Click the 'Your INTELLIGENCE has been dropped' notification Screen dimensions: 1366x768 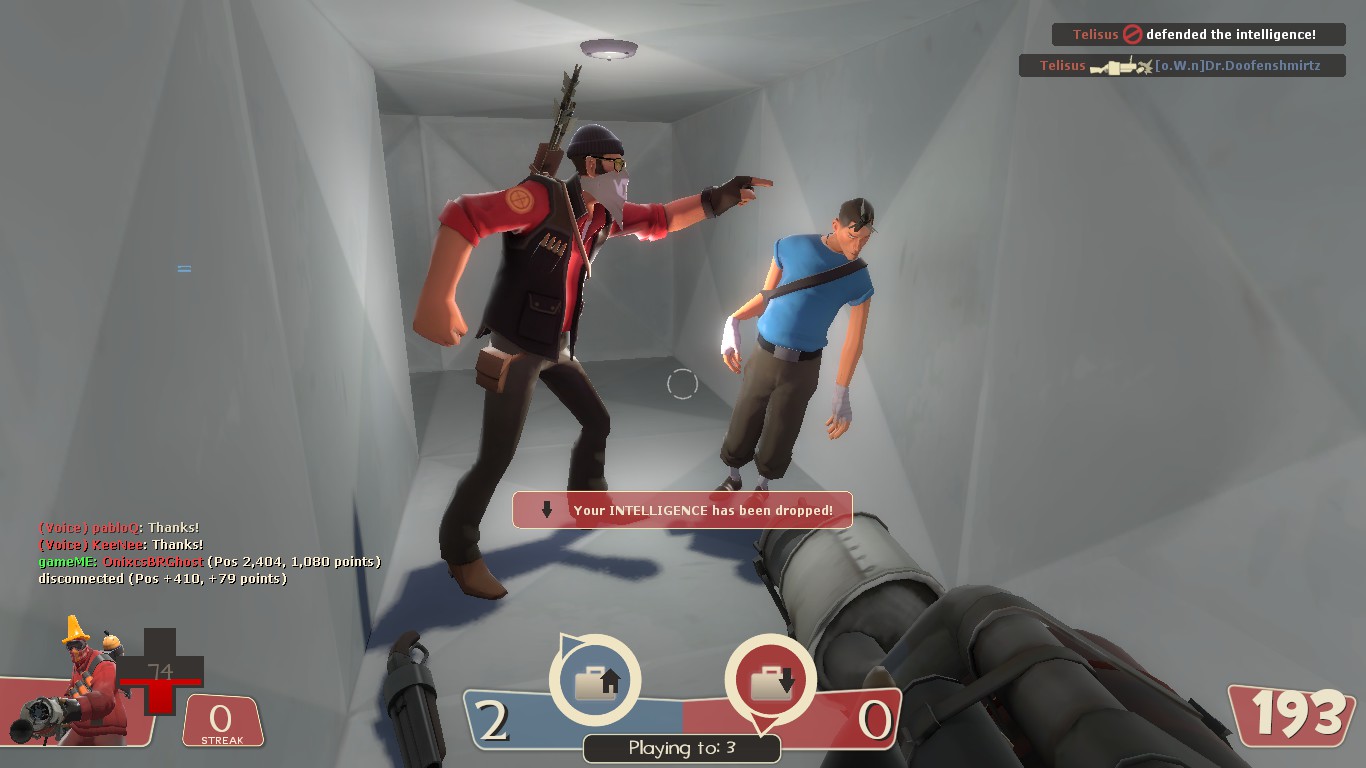pos(682,510)
